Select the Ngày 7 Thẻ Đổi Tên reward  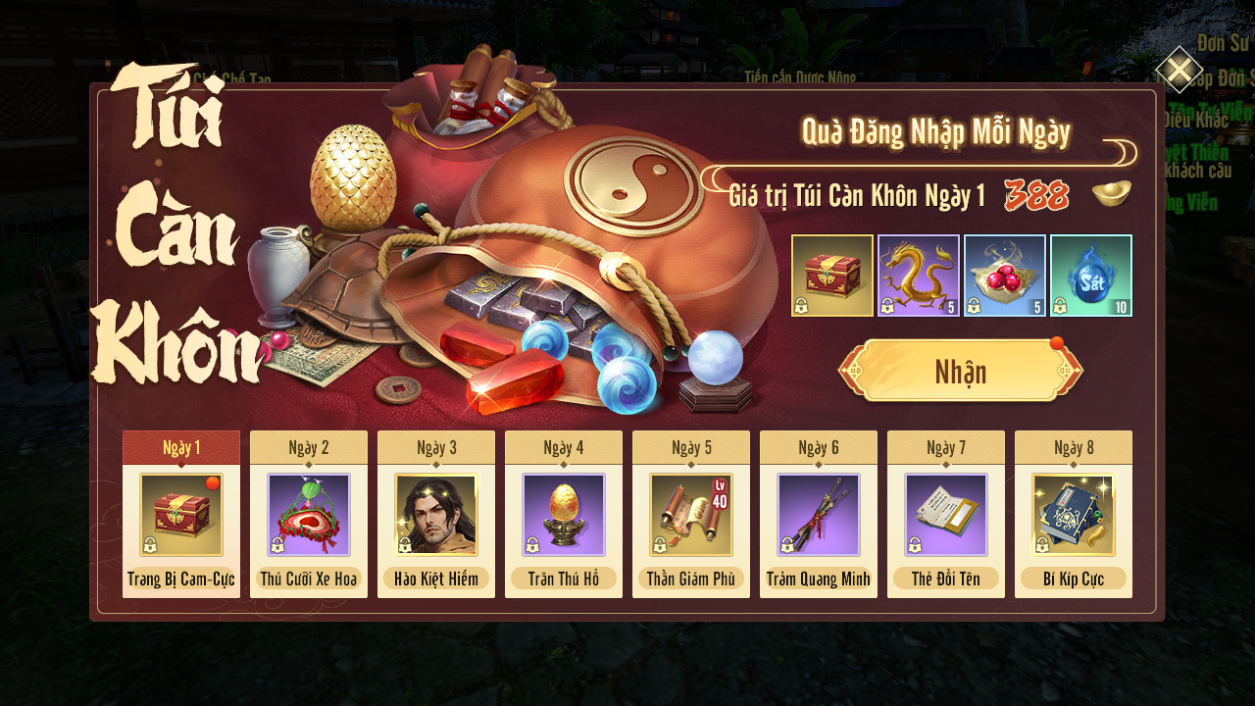coord(946,515)
